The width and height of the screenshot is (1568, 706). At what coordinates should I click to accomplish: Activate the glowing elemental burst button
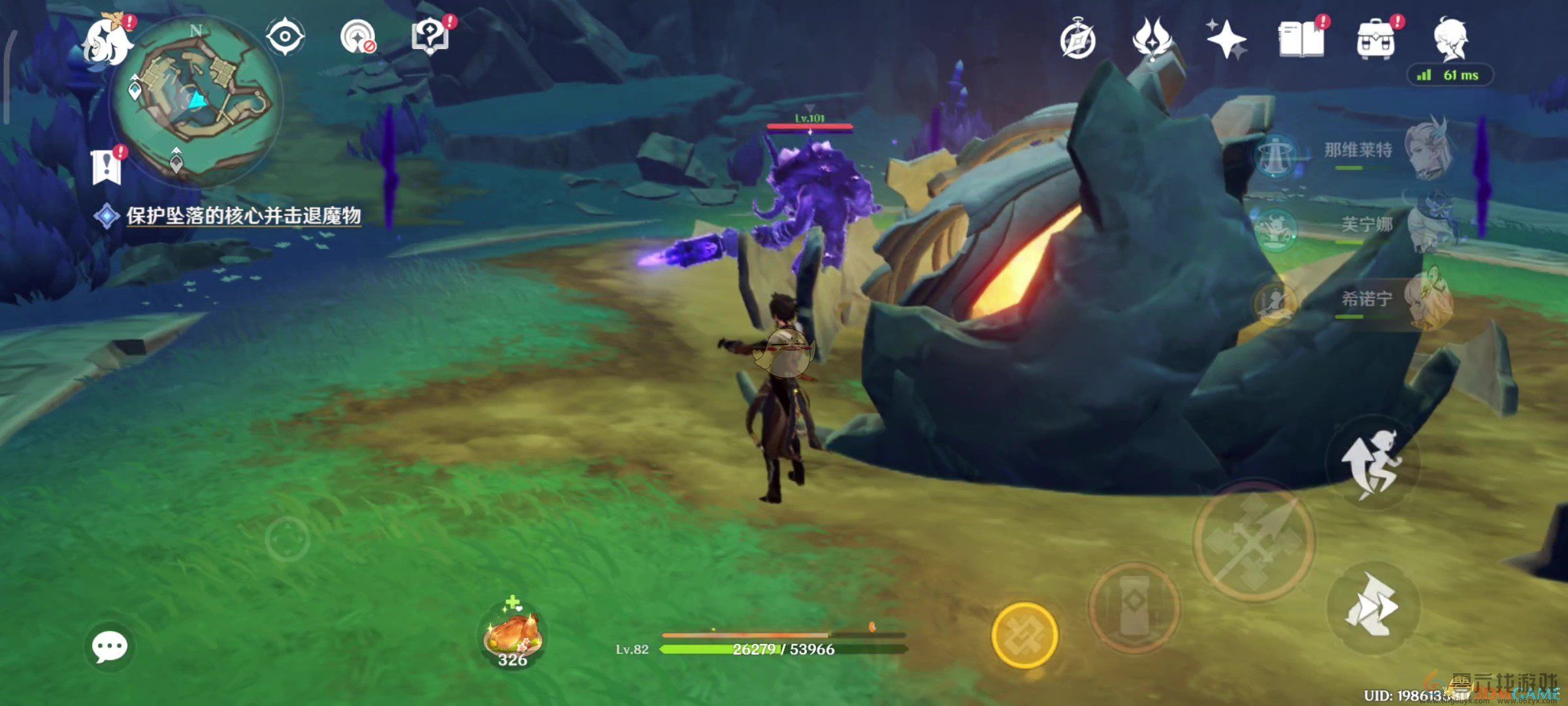[1024, 635]
